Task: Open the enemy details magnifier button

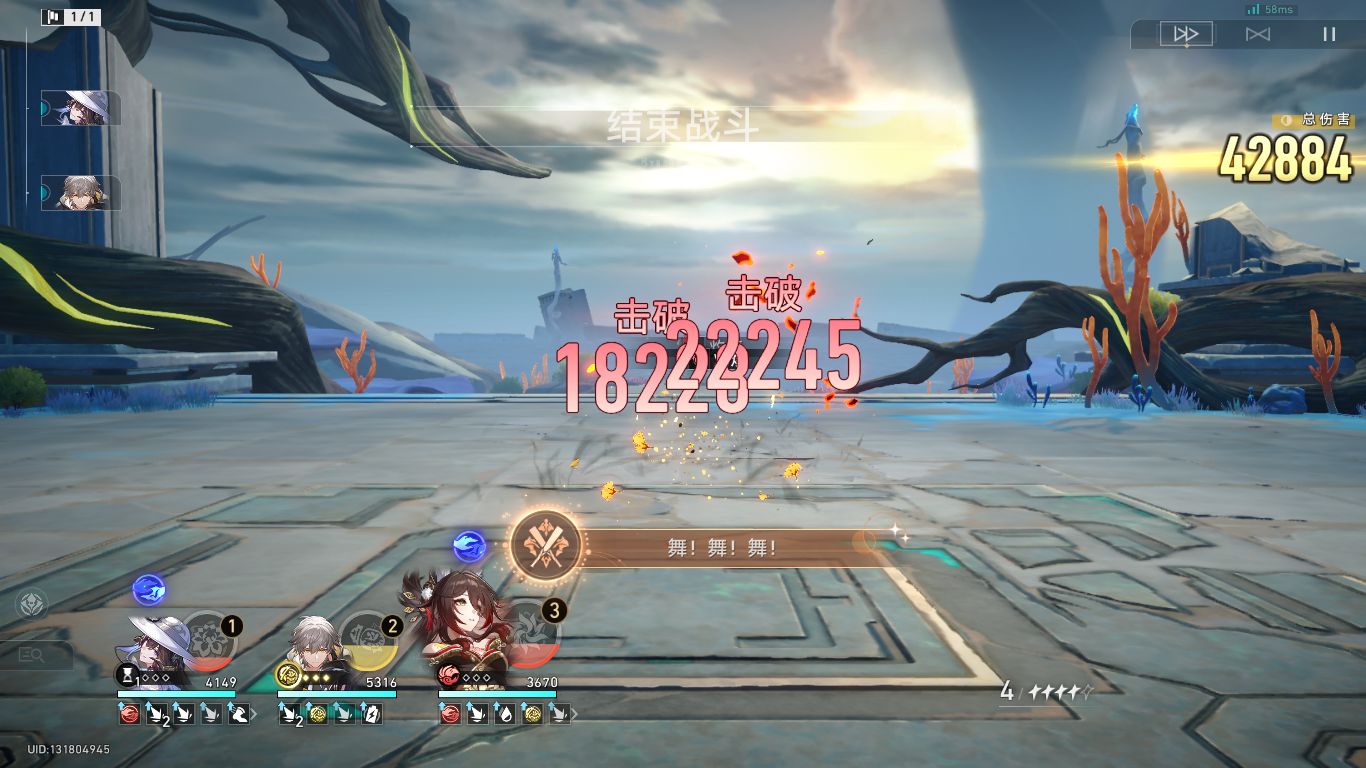Action: pyautogui.click(x=33, y=655)
